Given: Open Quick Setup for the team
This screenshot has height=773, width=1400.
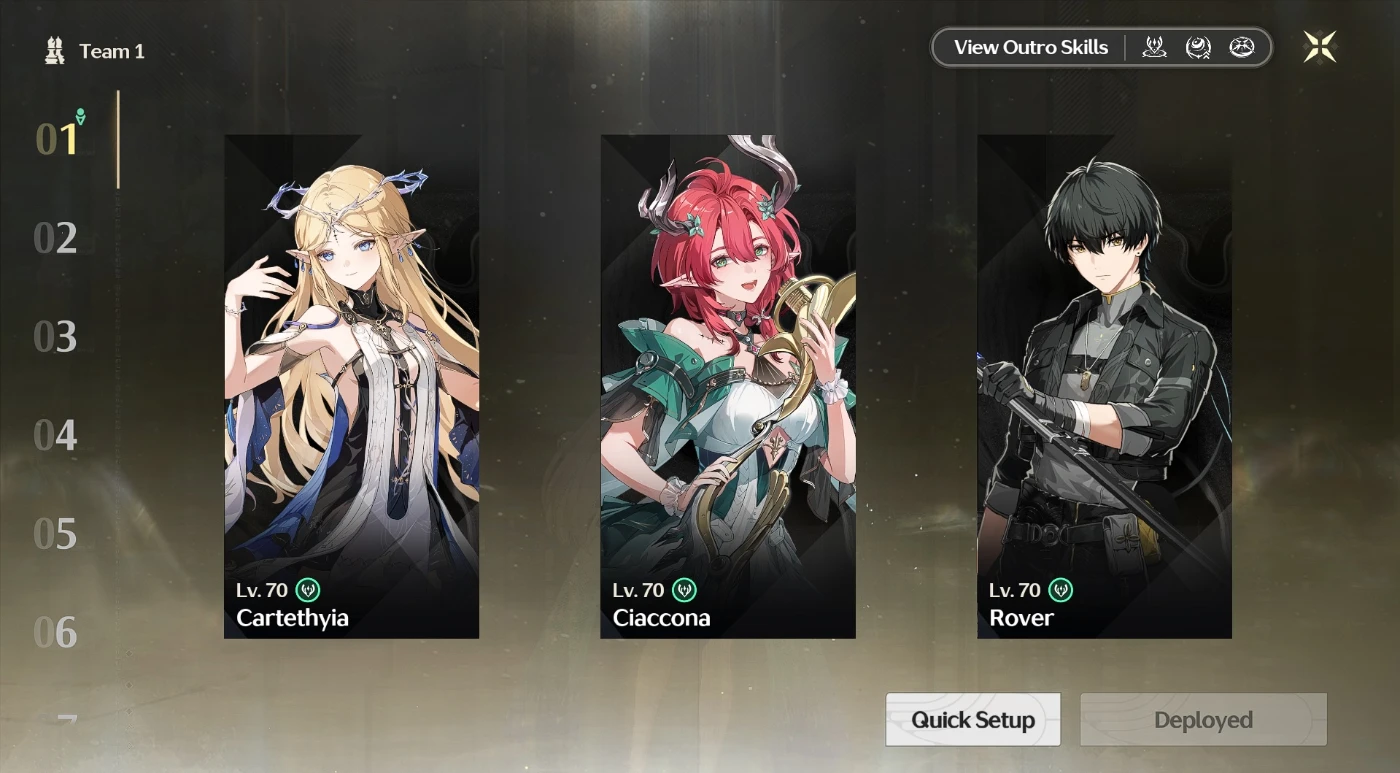Looking at the screenshot, I should coord(972,720).
